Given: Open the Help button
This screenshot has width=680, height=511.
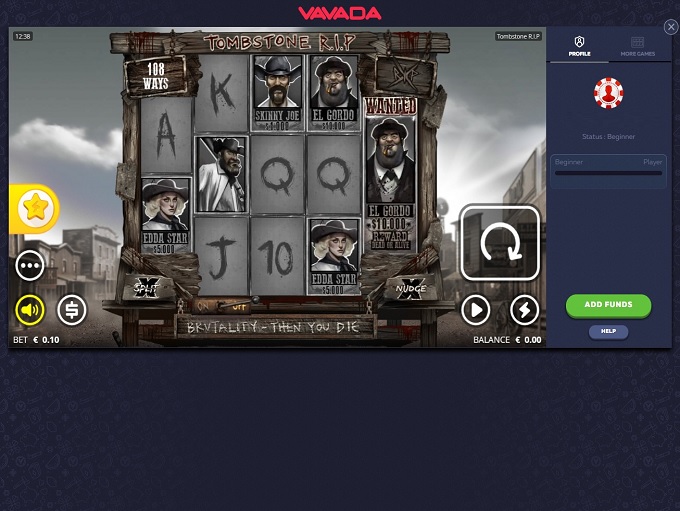Looking at the screenshot, I should [608, 331].
